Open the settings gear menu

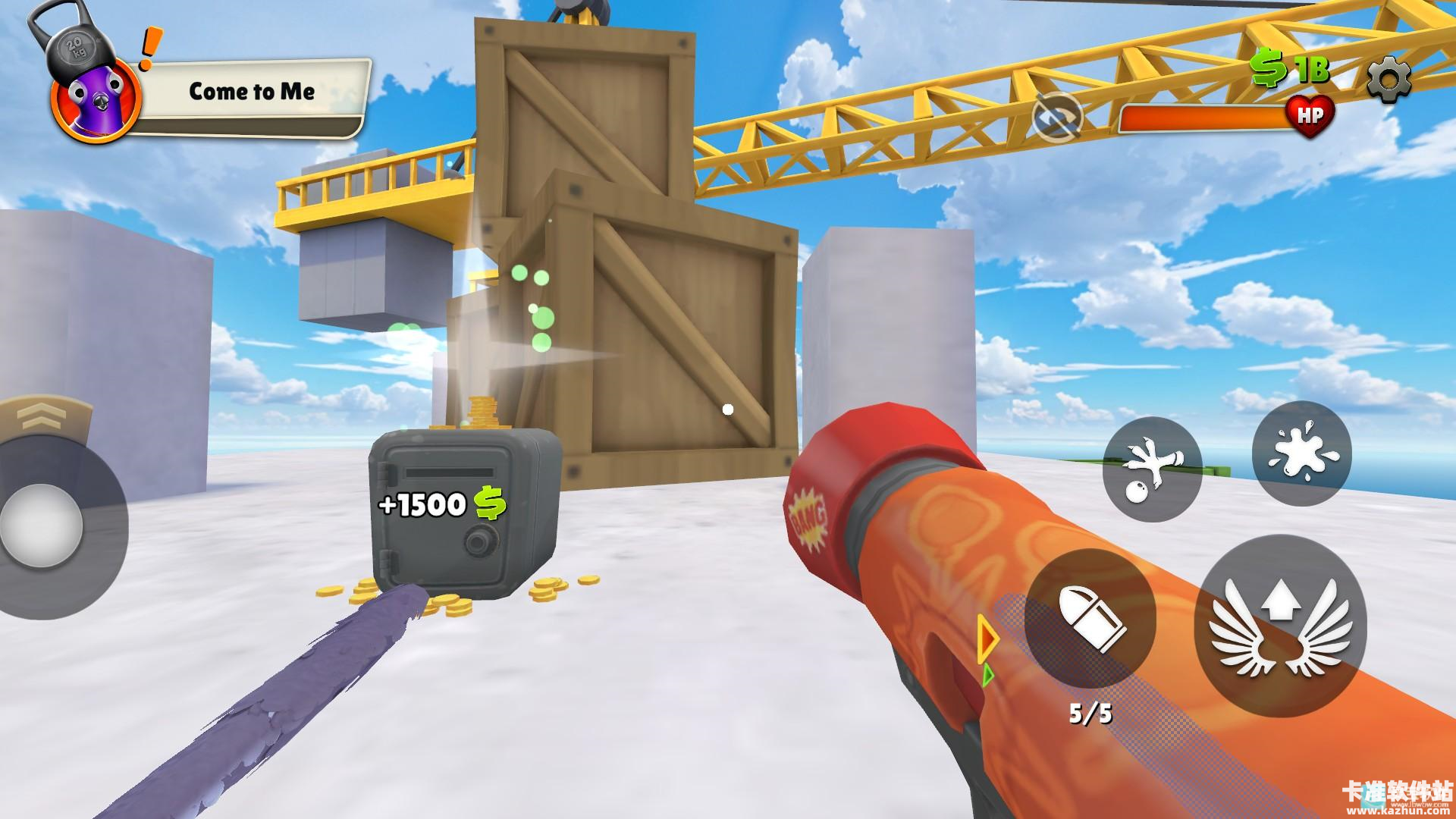[1389, 77]
